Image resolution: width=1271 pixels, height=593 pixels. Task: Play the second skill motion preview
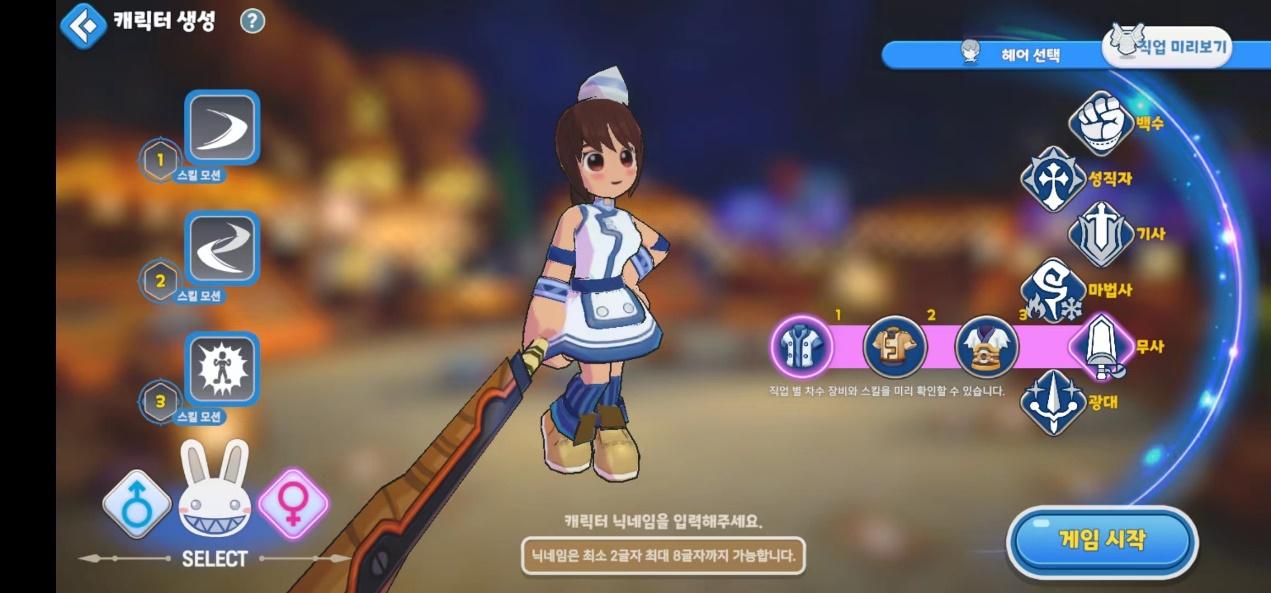pos(222,248)
